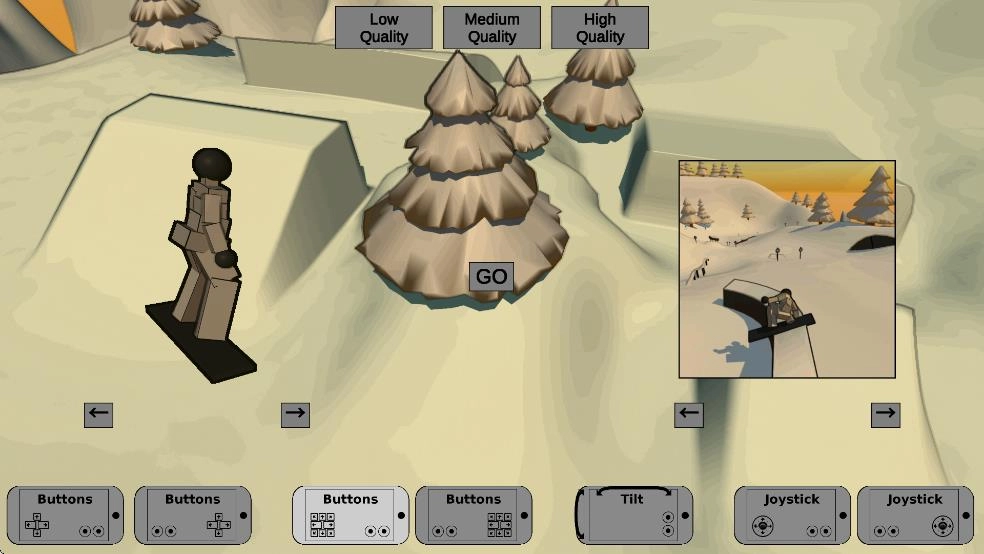This screenshot has width=984, height=554.
Task: Select the Tilt control scheme
Action: click(x=634, y=515)
